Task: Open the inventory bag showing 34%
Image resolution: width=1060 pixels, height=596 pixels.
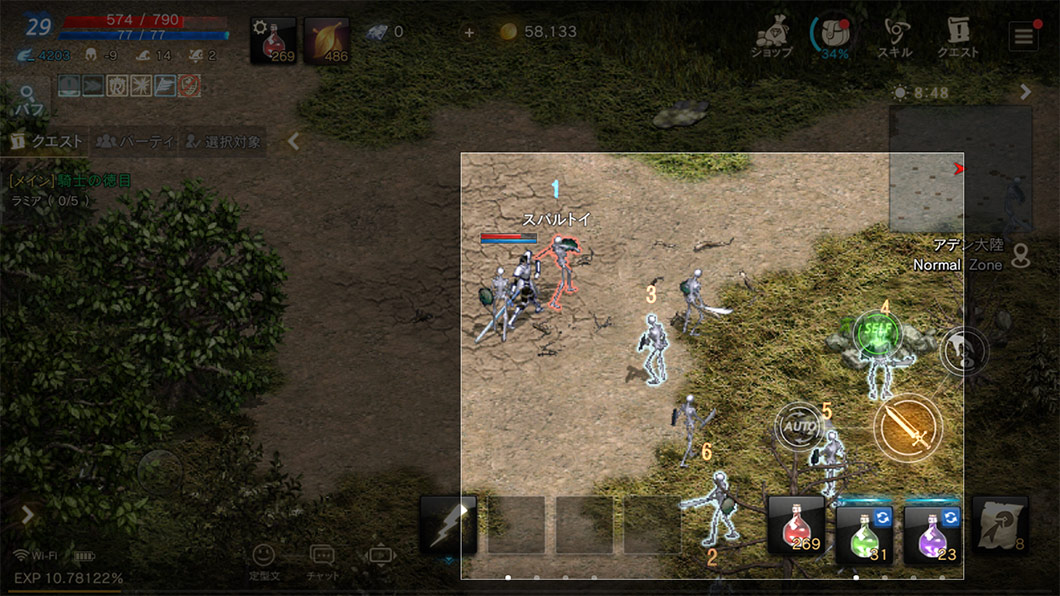Action: tap(833, 38)
